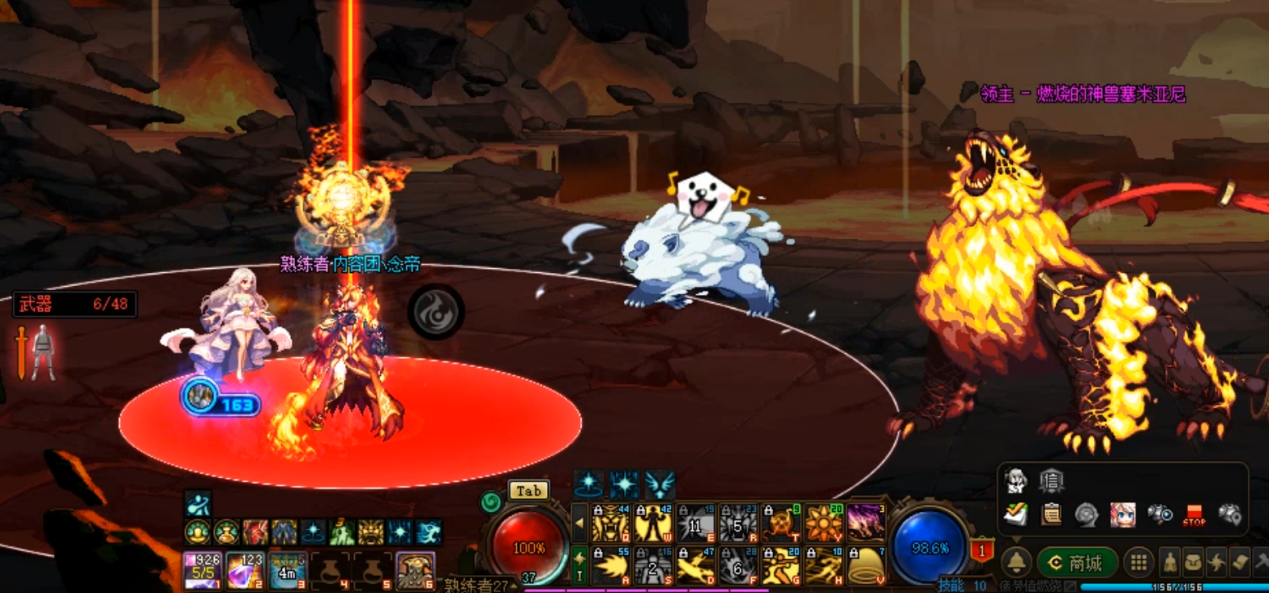Click the red STOP icon
Image resolution: width=1269 pixels, height=593 pixels.
(1194, 516)
